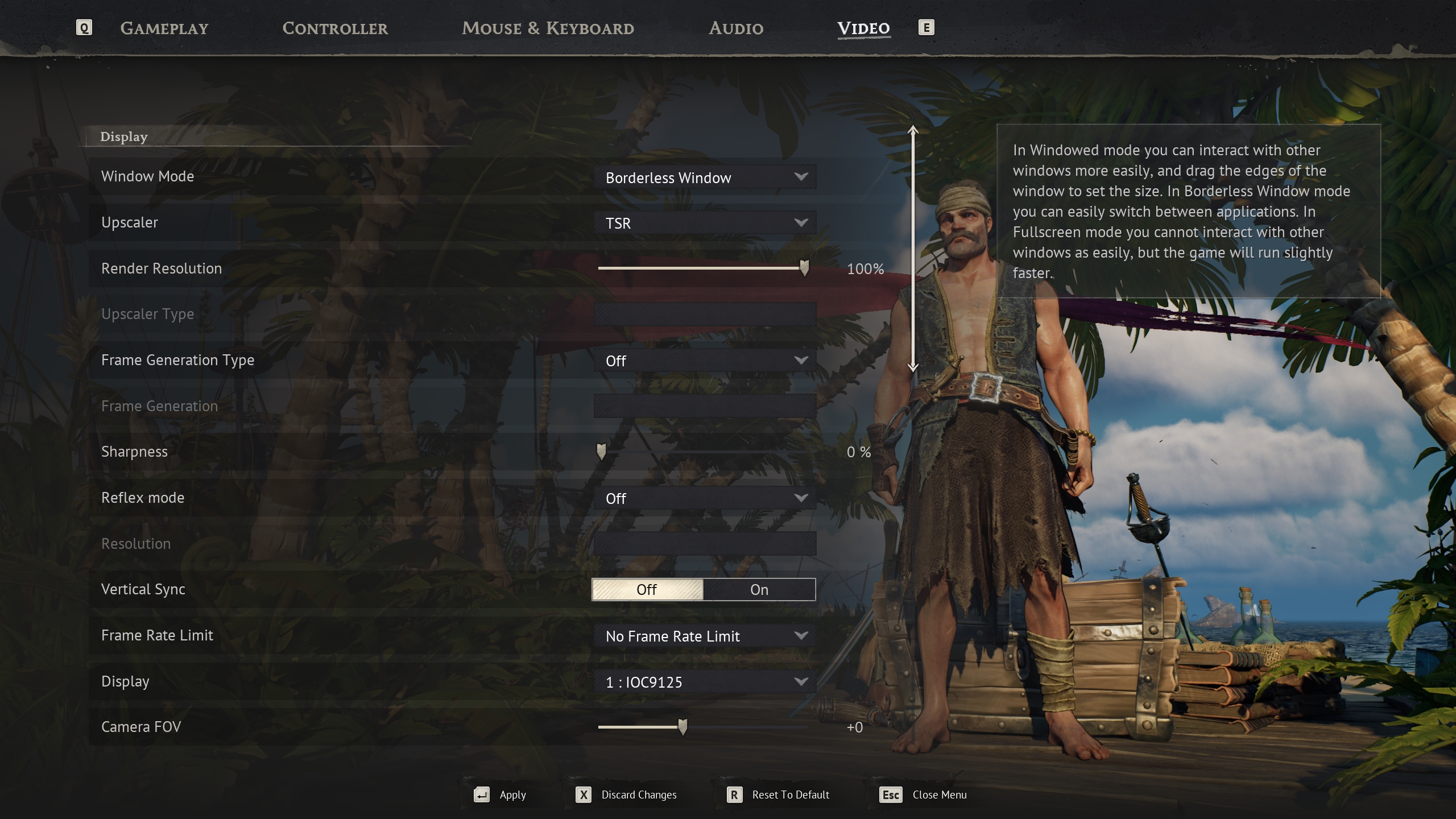1456x819 pixels.
Task: Click the E key icon beside Video tab
Action: [x=927, y=27]
